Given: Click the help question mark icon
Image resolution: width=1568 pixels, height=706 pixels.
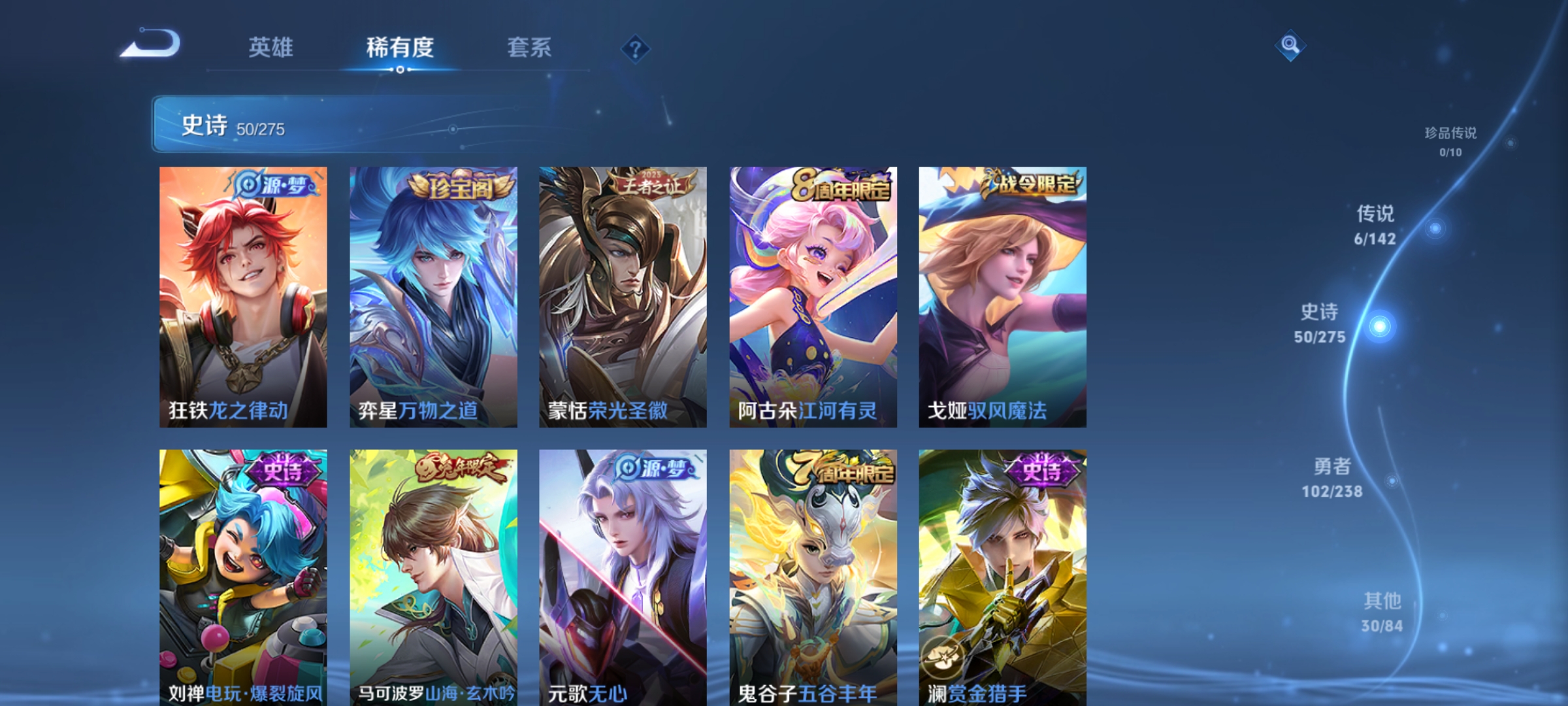Looking at the screenshot, I should (636, 48).
